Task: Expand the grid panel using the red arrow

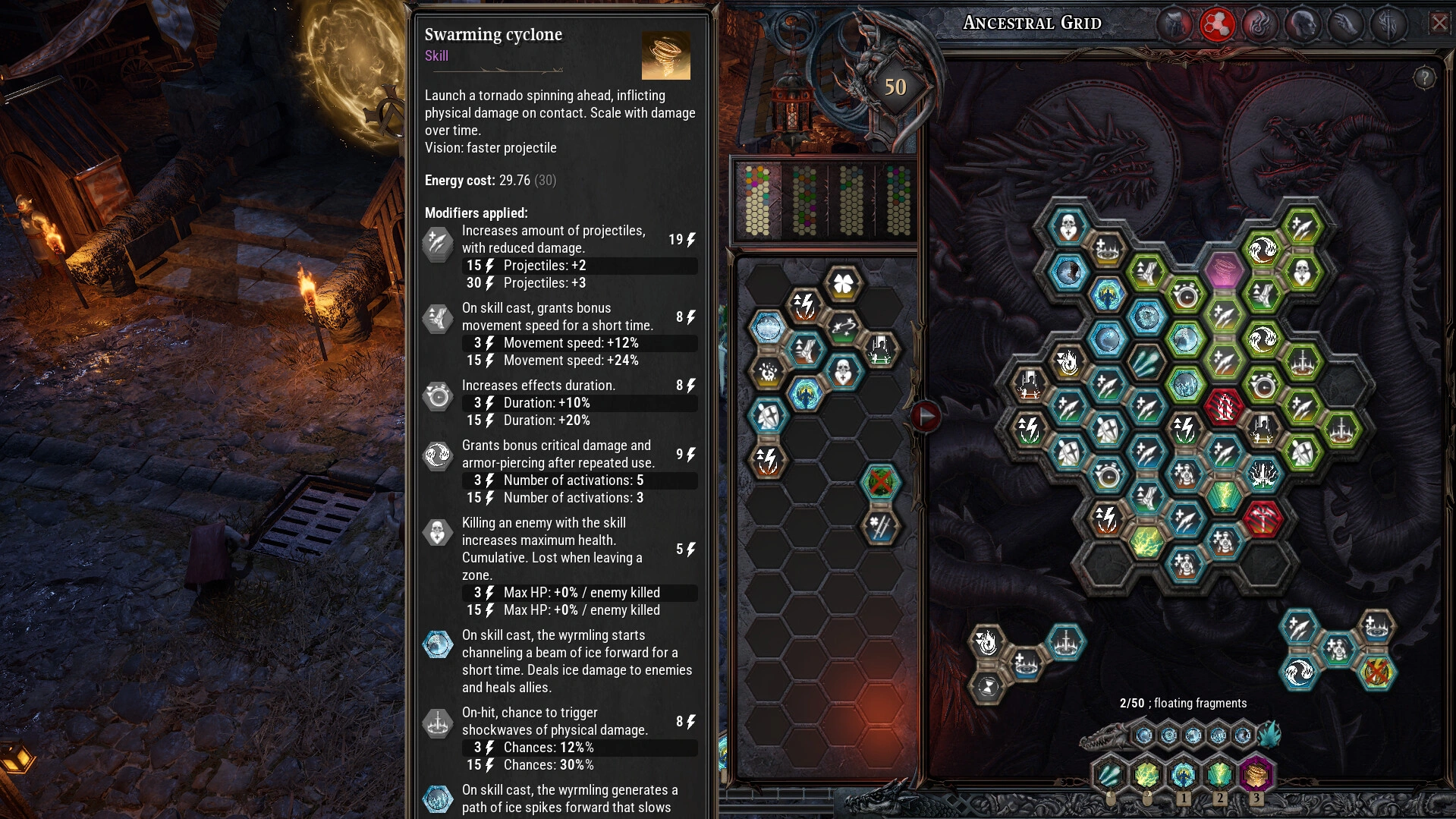Action: (x=925, y=414)
